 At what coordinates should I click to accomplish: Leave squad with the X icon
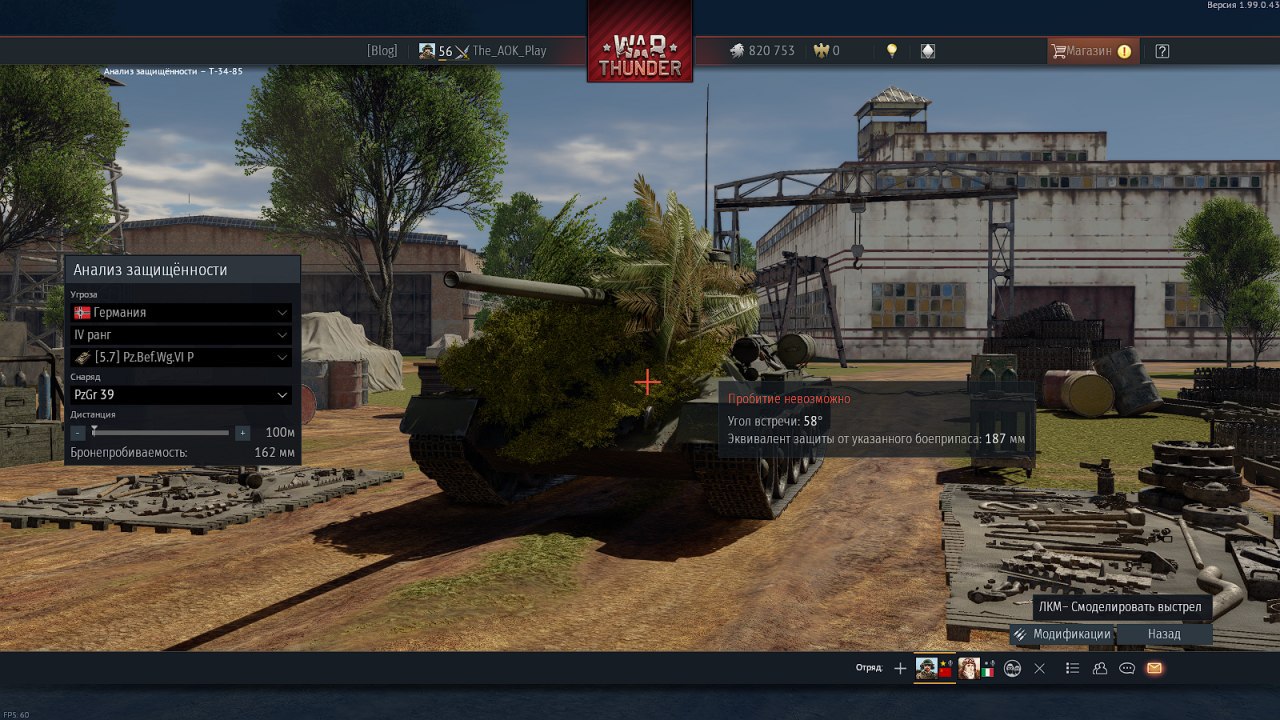pyautogui.click(x=1039, y=668)
